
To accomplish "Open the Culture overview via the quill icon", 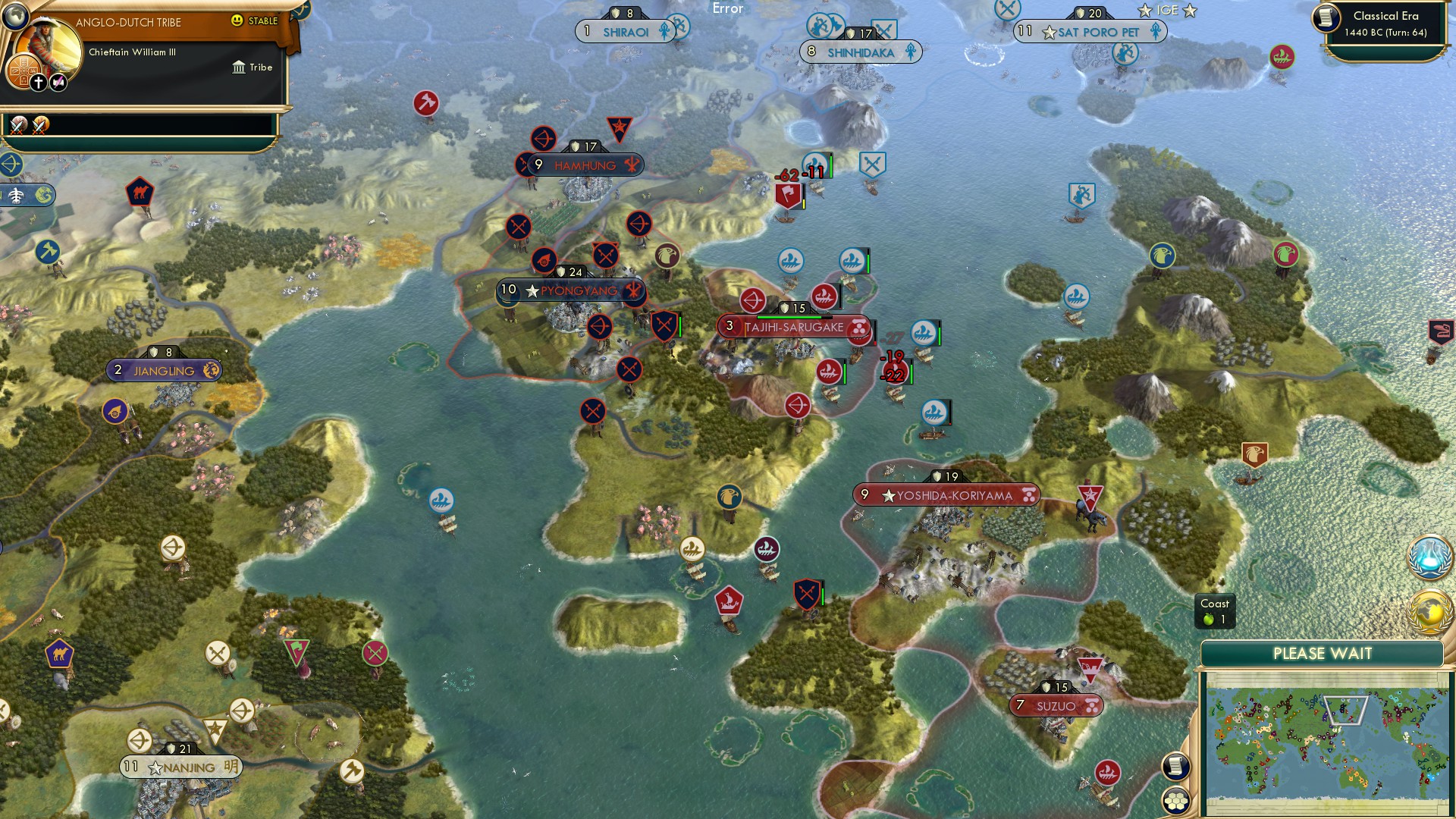I will point(58,82).
